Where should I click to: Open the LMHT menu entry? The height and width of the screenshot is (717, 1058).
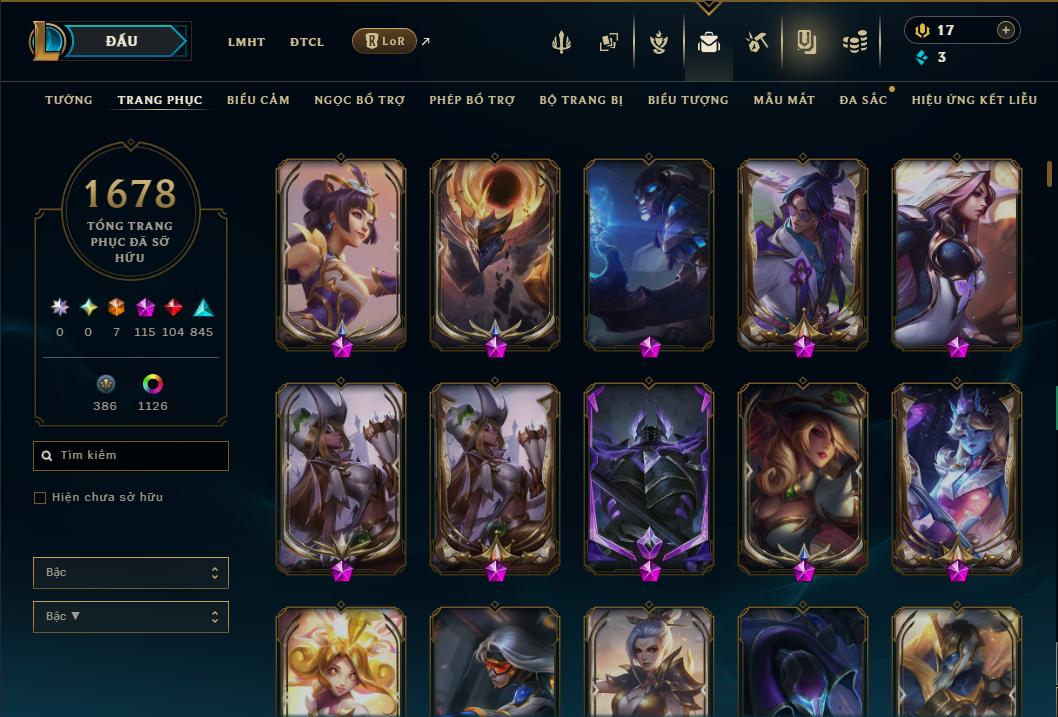tap(246, 42)
